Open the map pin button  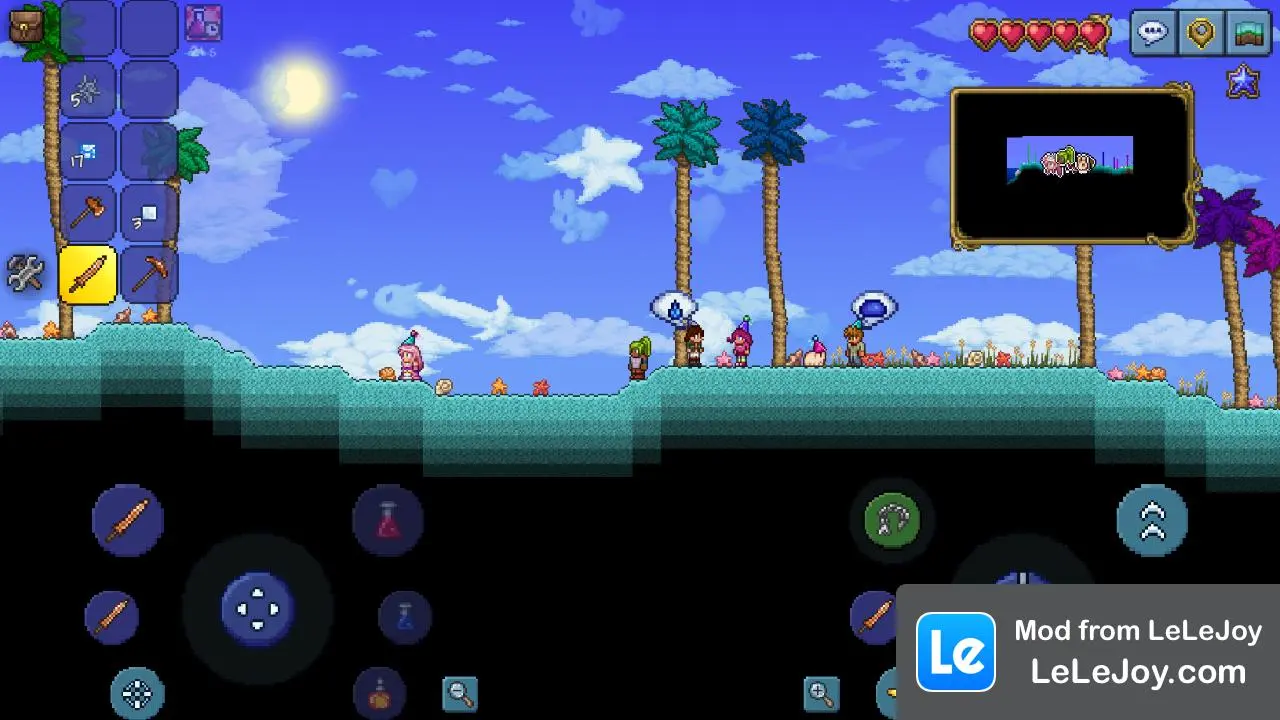pos(1200,32)
